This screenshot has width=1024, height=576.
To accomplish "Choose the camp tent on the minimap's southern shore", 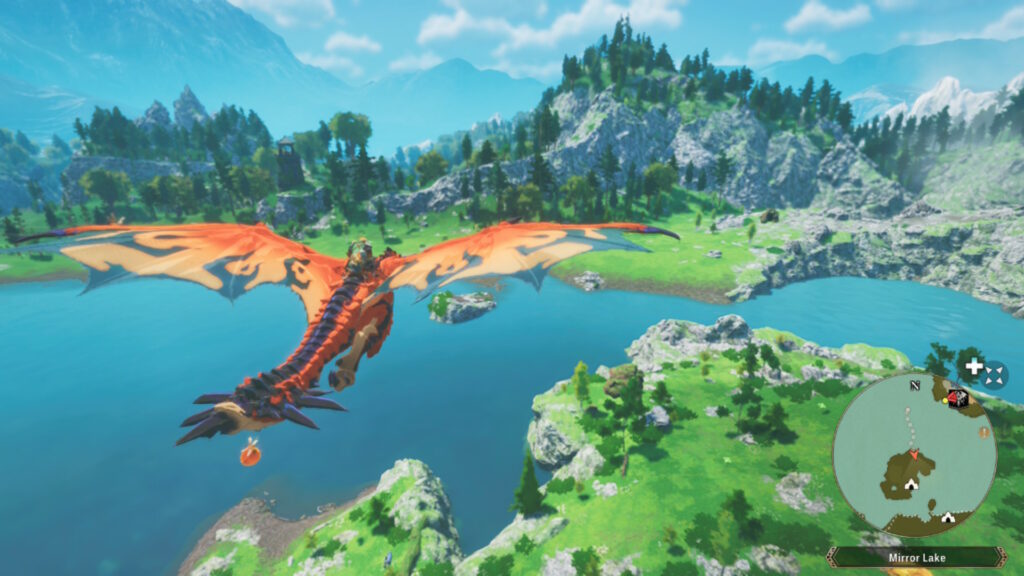I will (x=947, y=518).
